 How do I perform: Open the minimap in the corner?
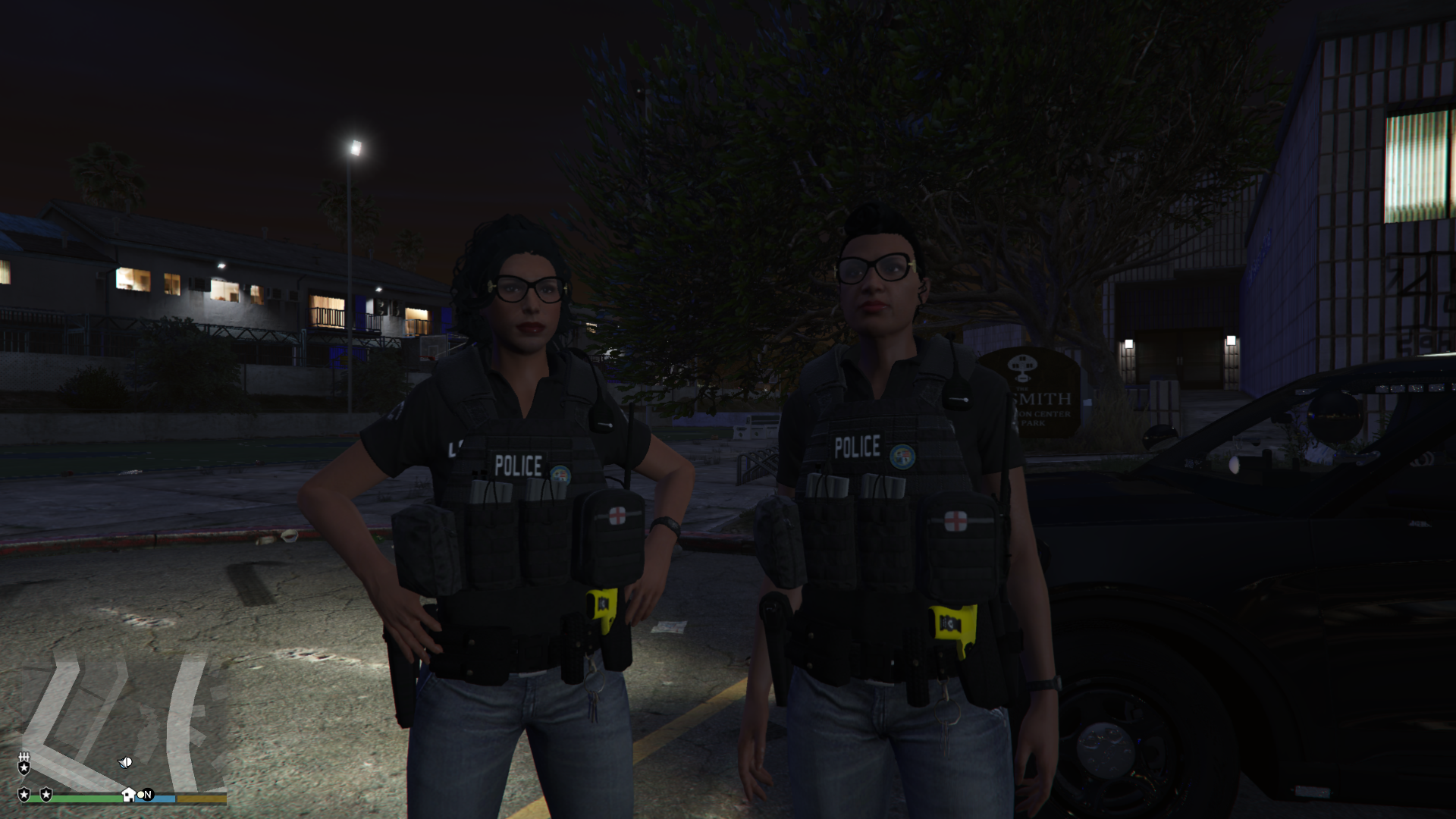[x=121, y=720]
